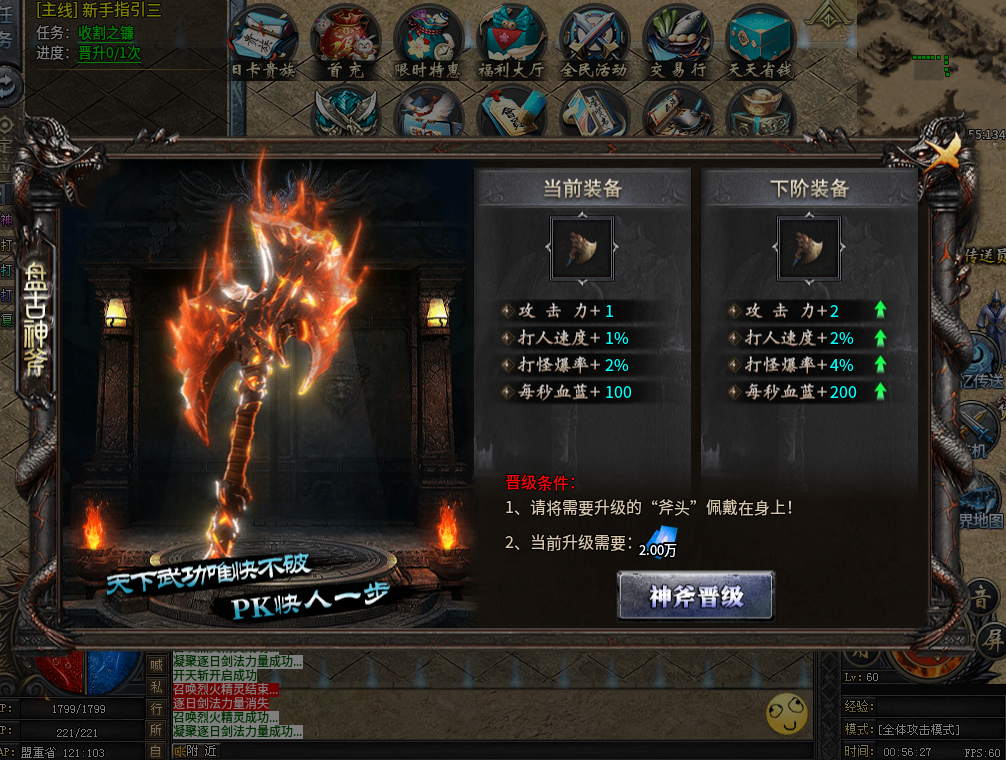The width and height of the screenshot is (1006, 760).
Task: Toggle the 音 sound button
Action: coord(985,598)
